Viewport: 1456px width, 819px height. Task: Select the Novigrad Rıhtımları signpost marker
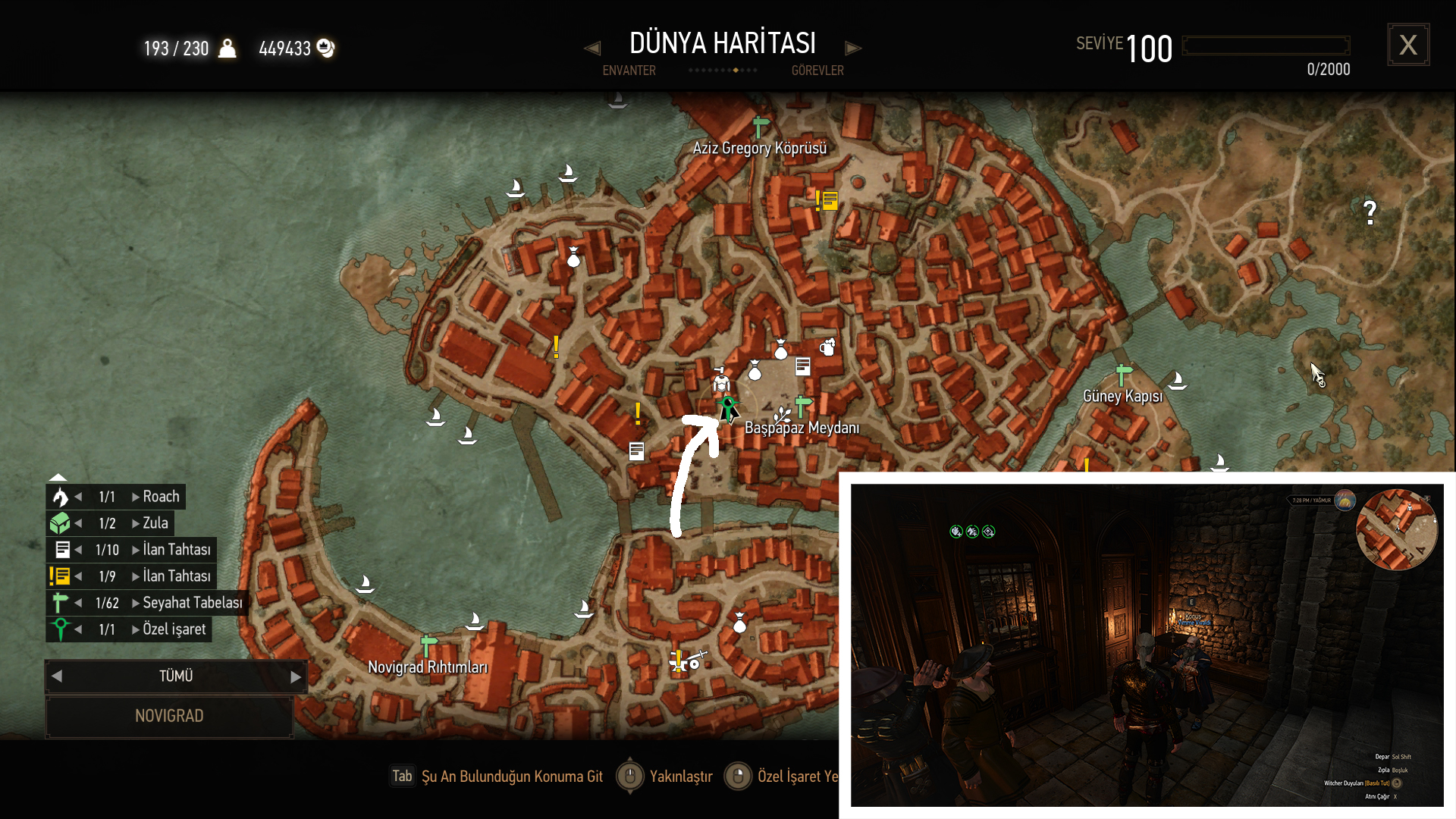[x=428, y=646]
